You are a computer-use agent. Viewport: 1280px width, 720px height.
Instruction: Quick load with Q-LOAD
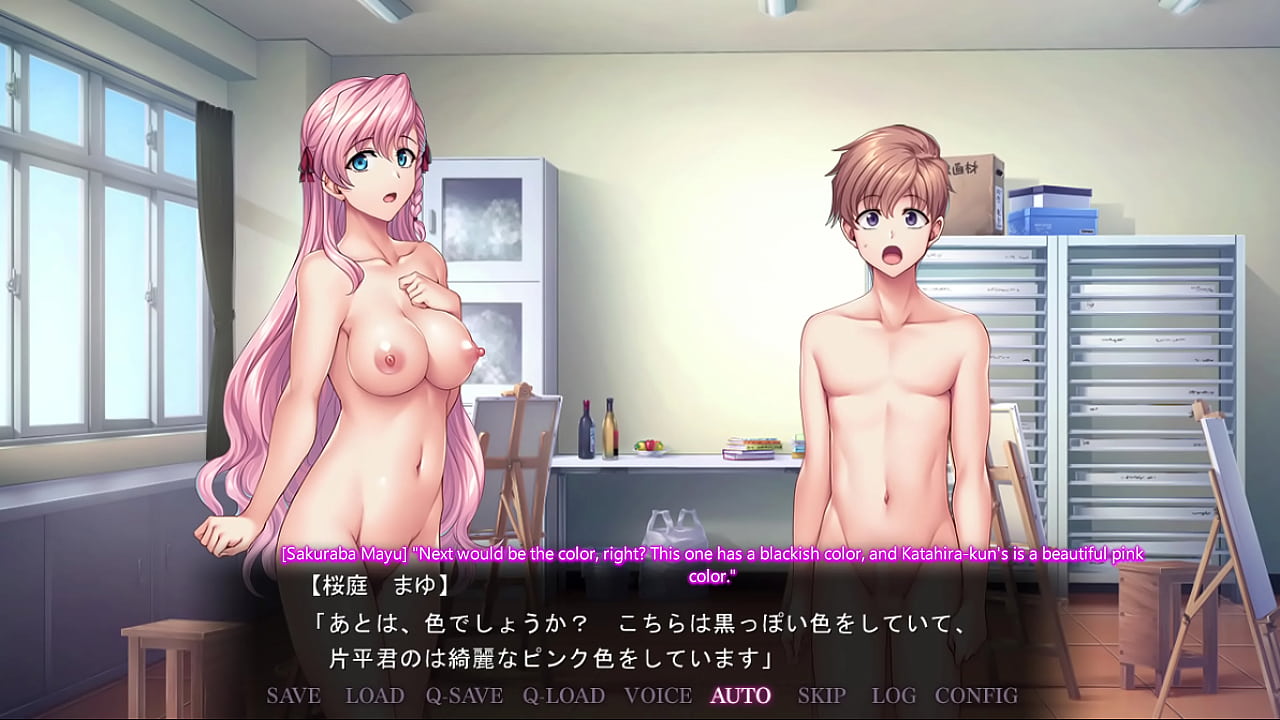coord(563,695)
